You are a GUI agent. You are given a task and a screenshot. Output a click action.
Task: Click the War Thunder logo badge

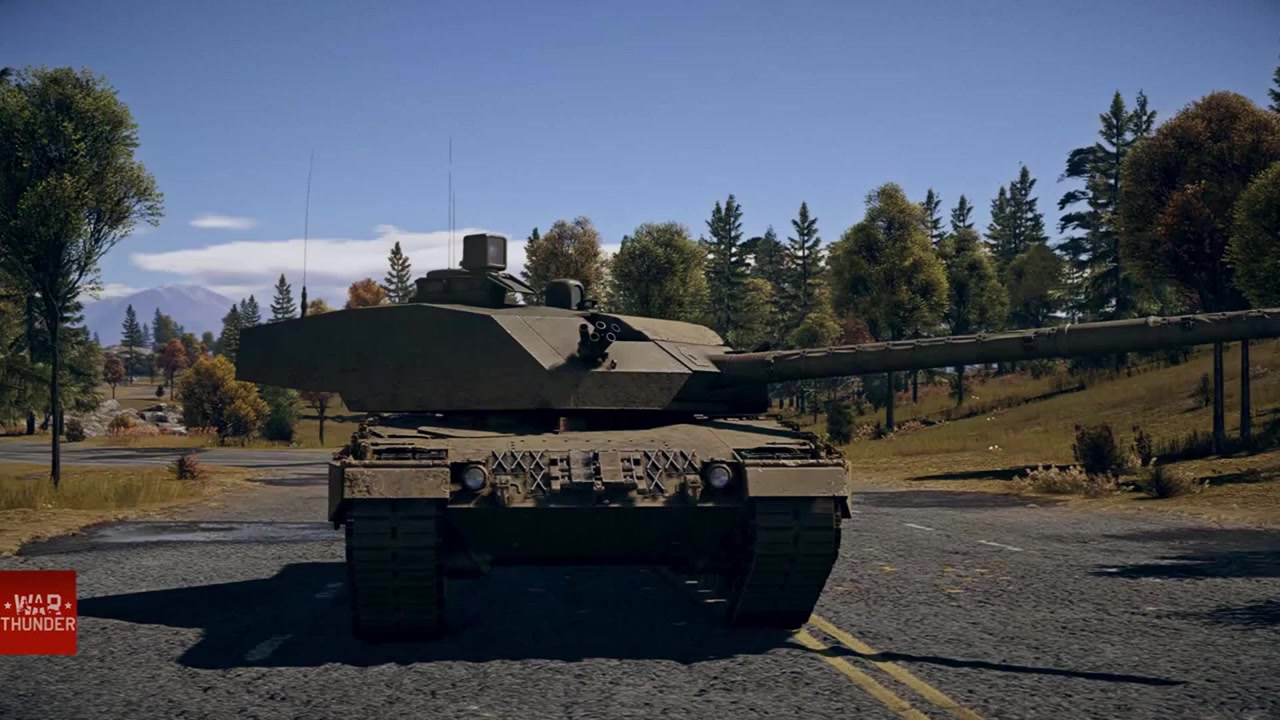pos(38,612)
